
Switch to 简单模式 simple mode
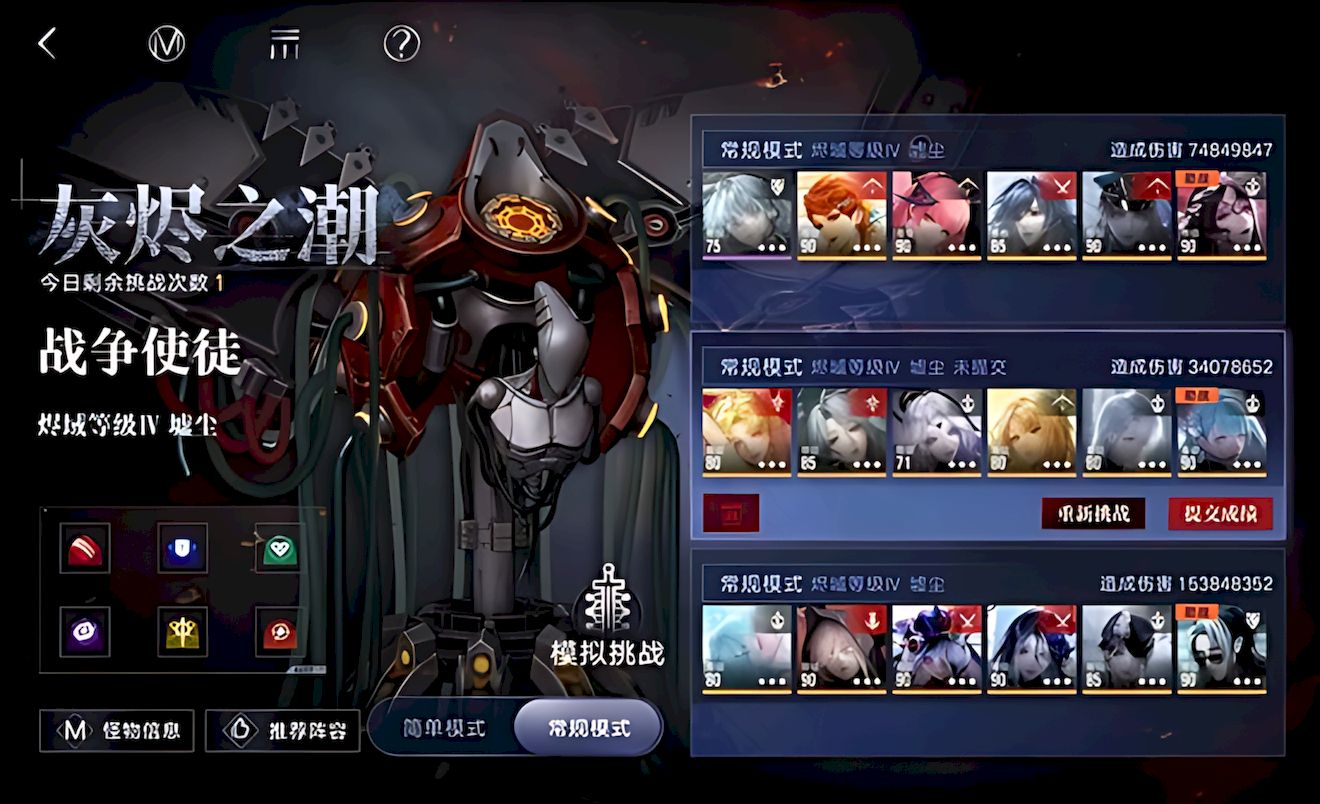(444, 728)
